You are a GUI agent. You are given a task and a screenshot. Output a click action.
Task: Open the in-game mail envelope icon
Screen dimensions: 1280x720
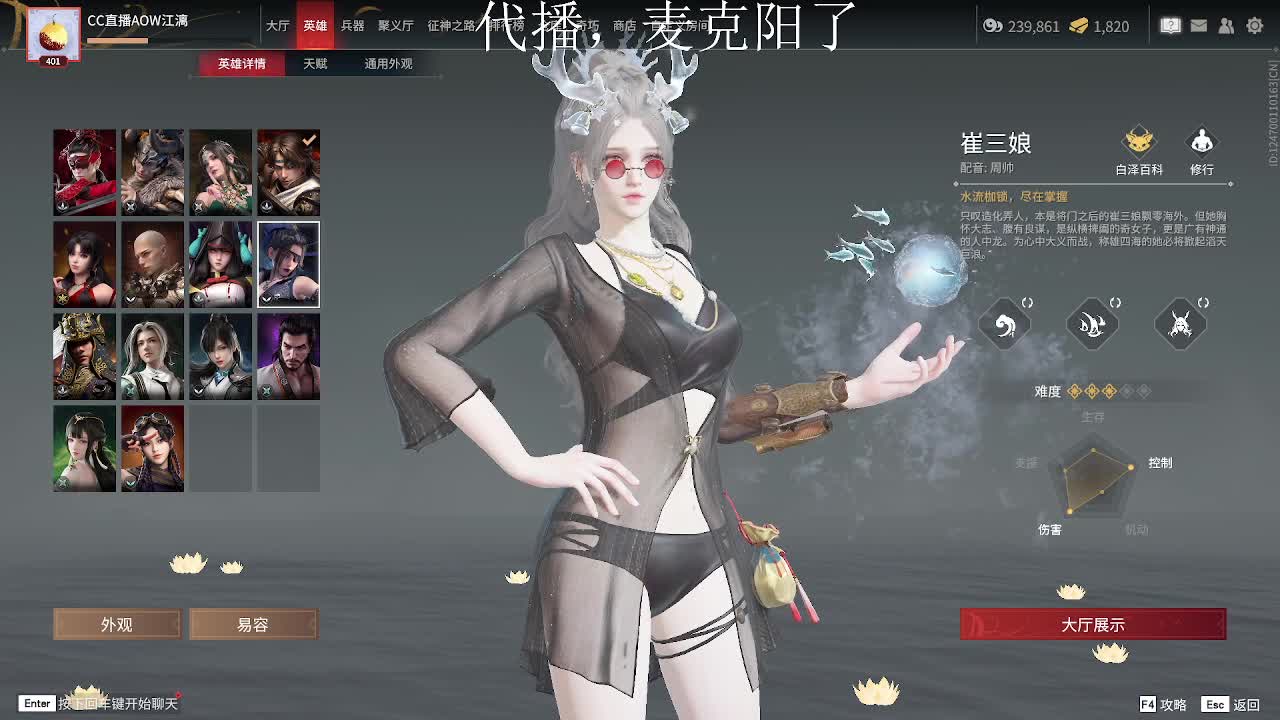pos(1199,27)
